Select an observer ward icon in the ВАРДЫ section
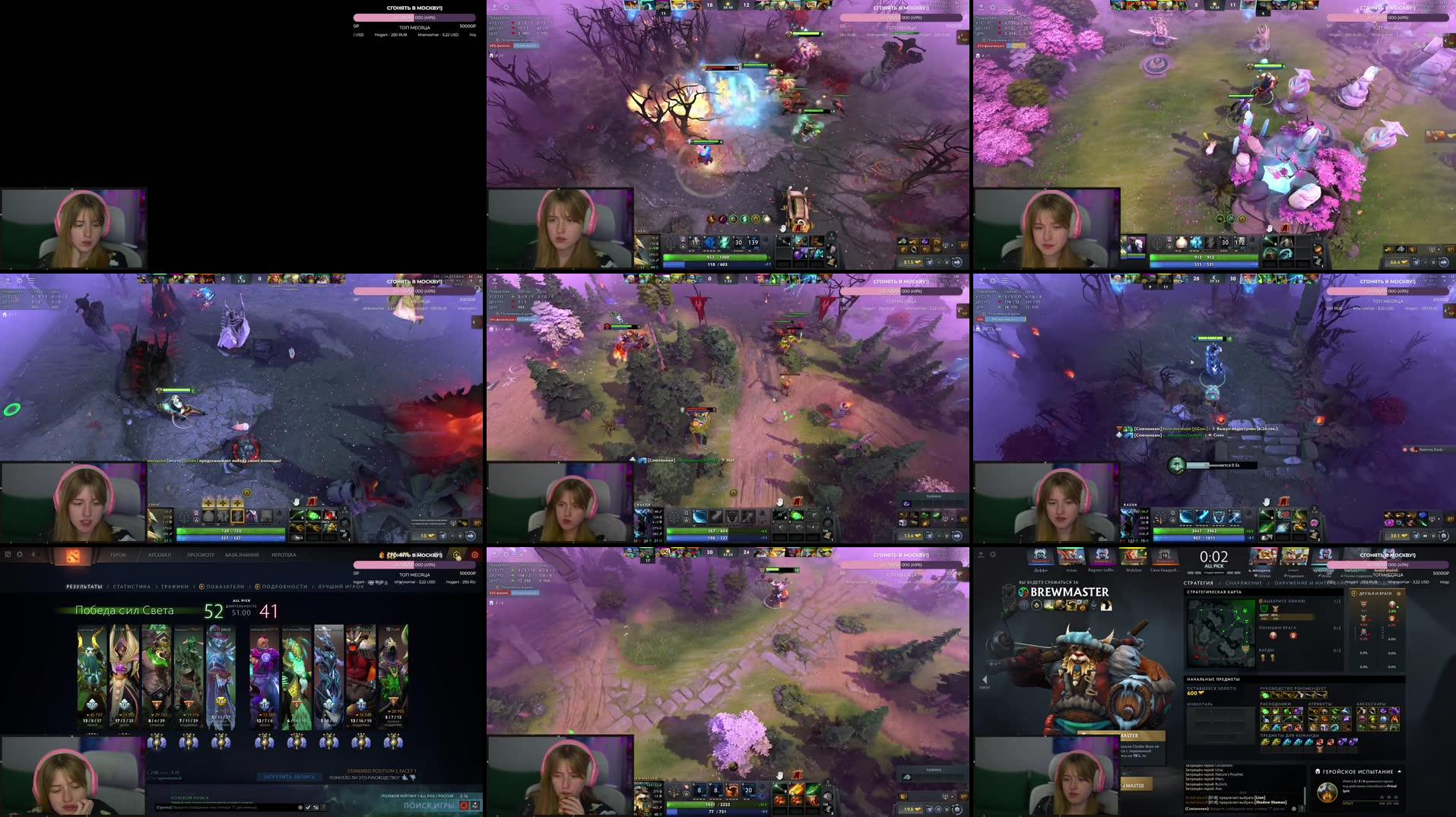This screenshot has width=1456, height=817. pyautogui.click(x=1262, y=657)
